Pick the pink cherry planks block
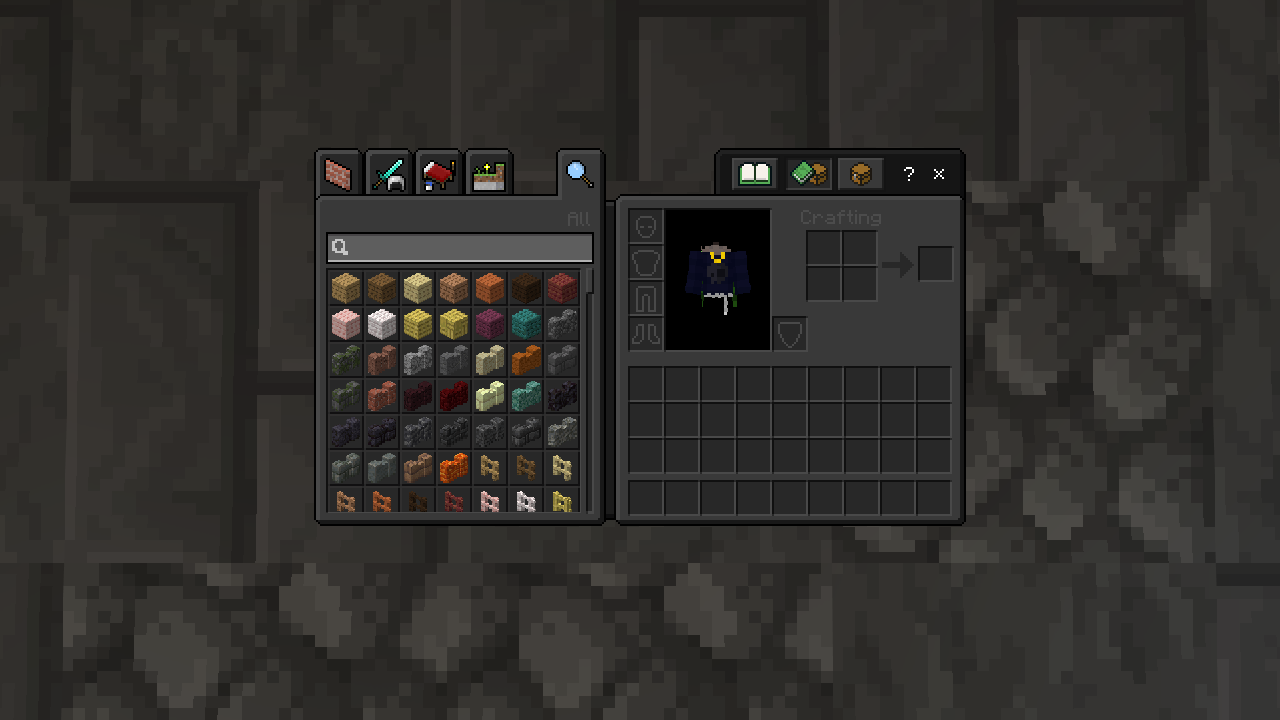Image resolution: width=1280 pixels, height=720 pixels. (x=346, y=324)
